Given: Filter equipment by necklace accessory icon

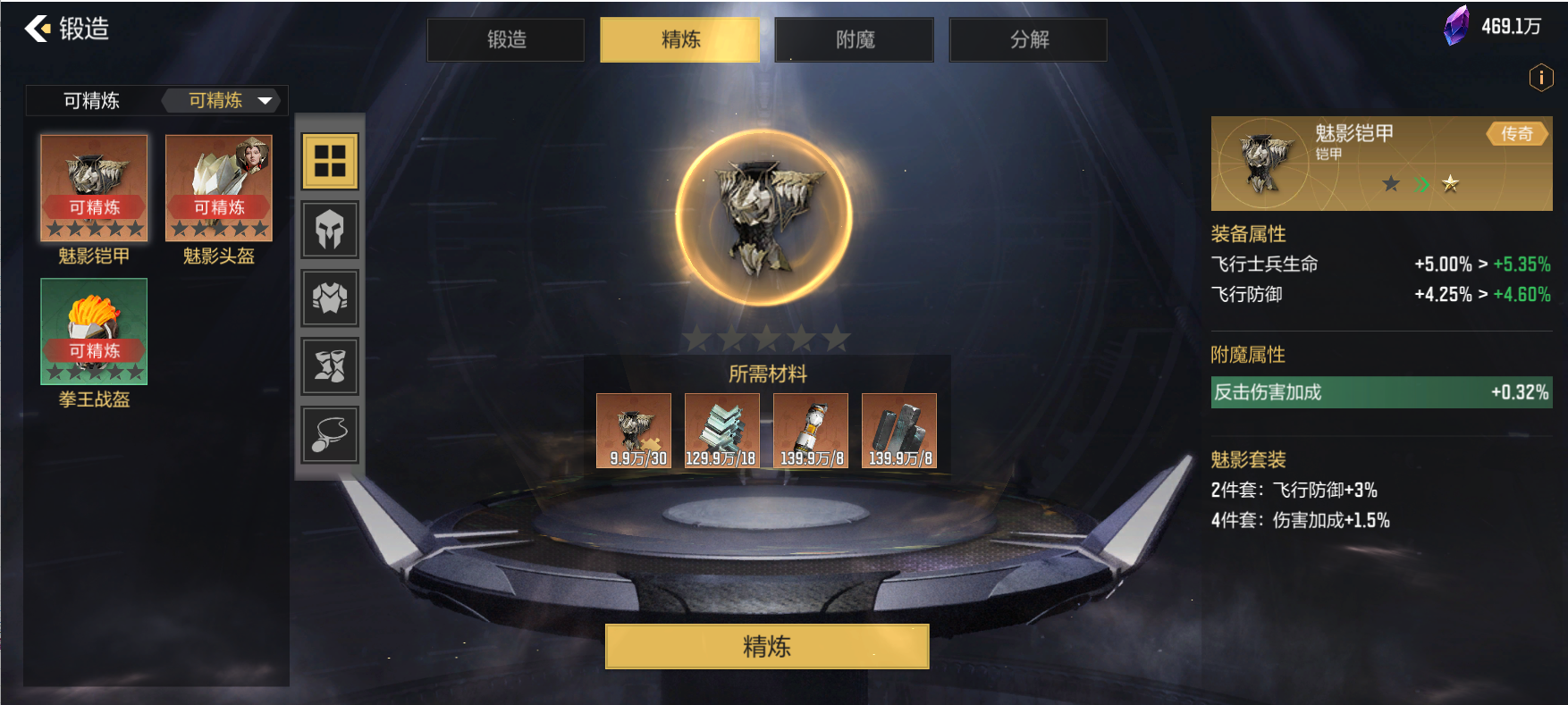Looking at the screenshot, I should (330, 434).
